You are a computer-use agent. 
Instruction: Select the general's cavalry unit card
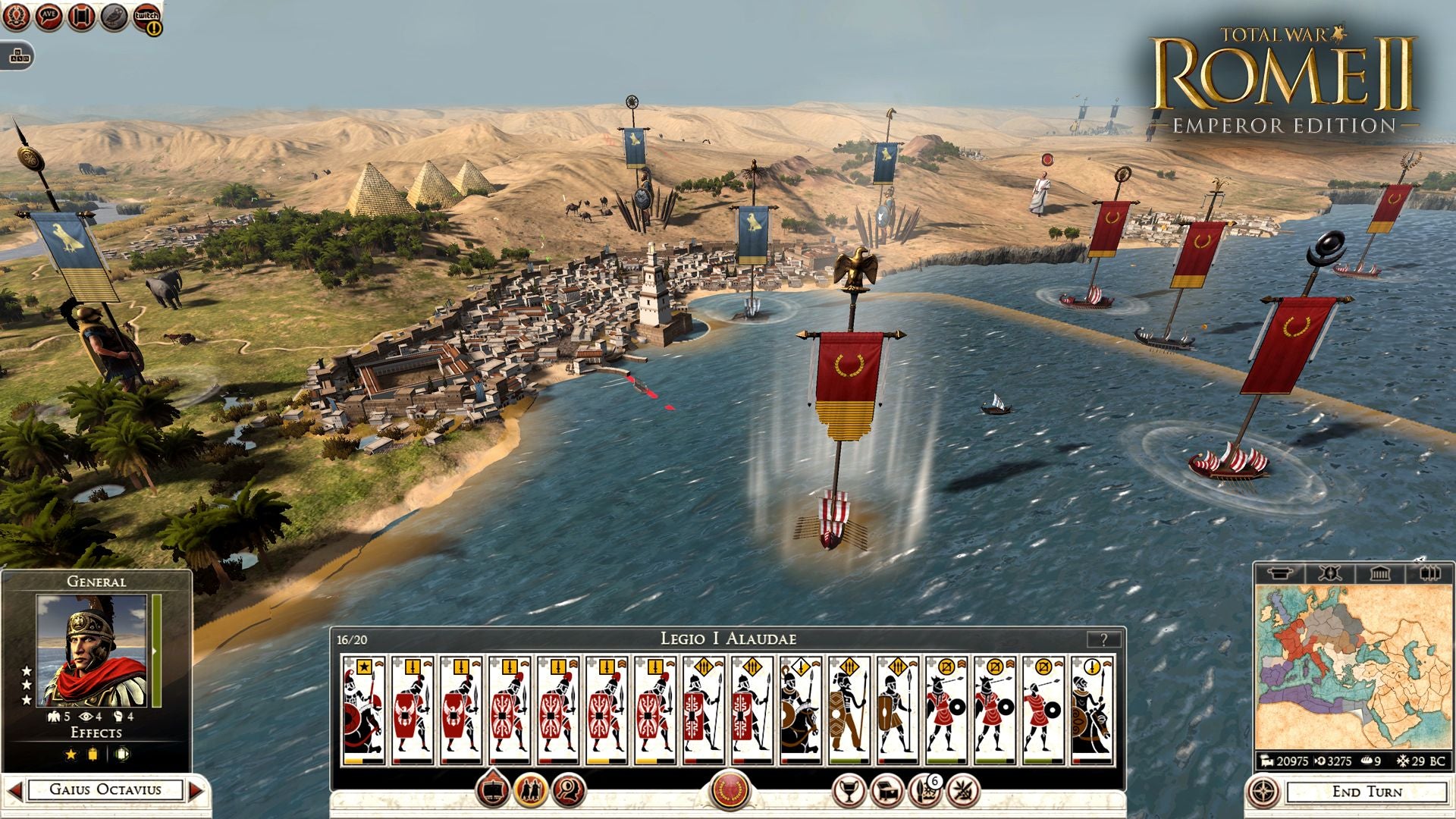click(x=363, y=710)
